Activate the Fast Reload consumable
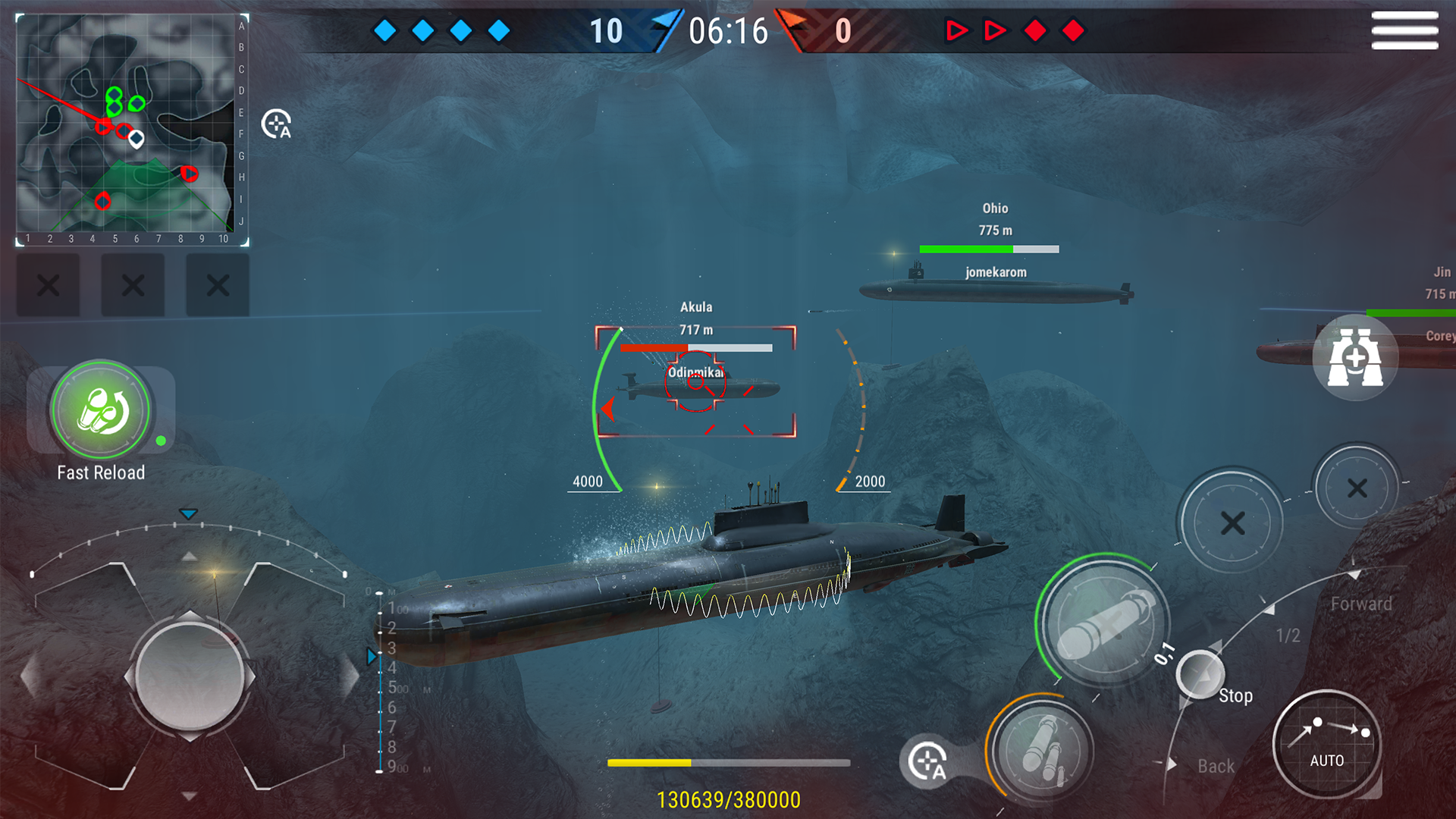Viewport: 1456px width, 819px height. pyautogui.click(x=102, y=409)
